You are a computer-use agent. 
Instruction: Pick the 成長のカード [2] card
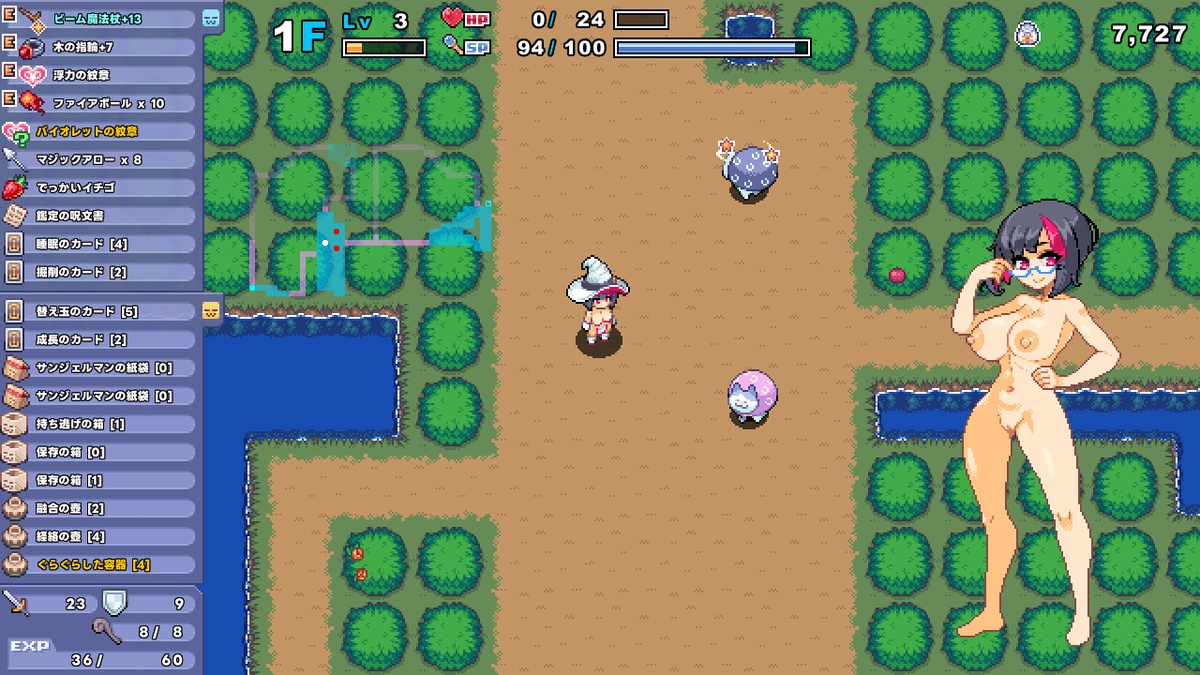click(x=100, y=339)
